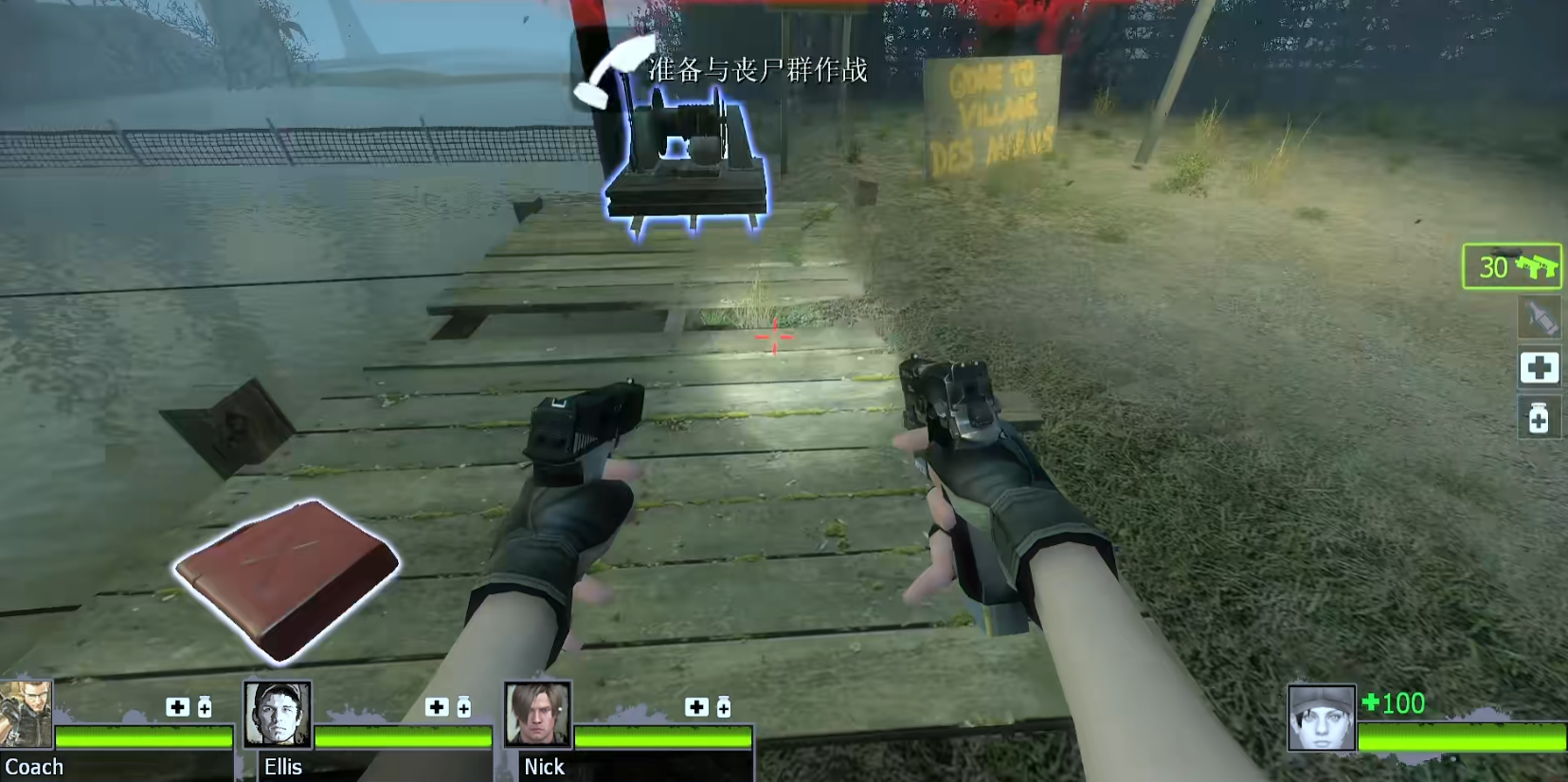Select the pain pills bottle slot
Viewport: 1568px width, 782px height.
[1540, 417]
